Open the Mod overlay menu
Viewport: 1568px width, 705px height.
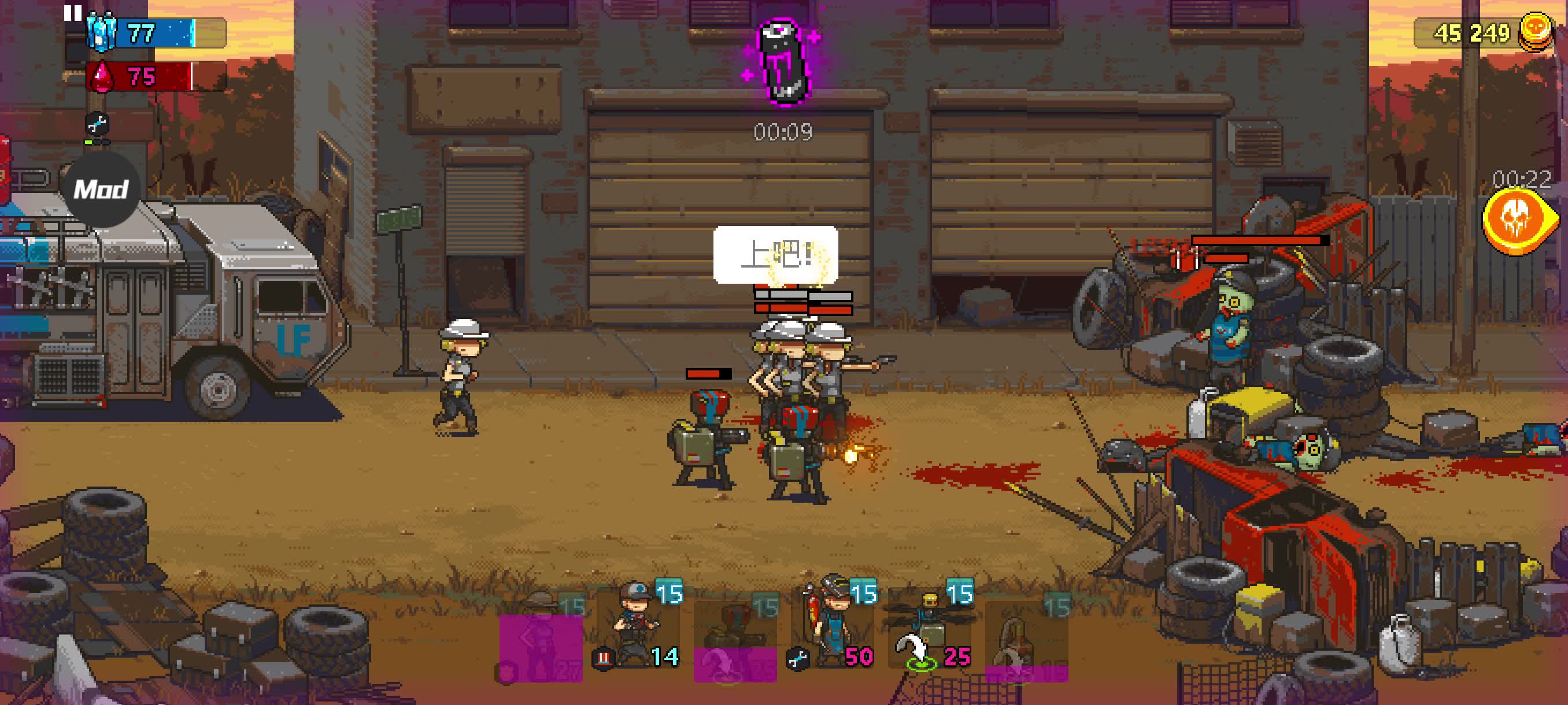pyautogui.click(x=101, y=190)
